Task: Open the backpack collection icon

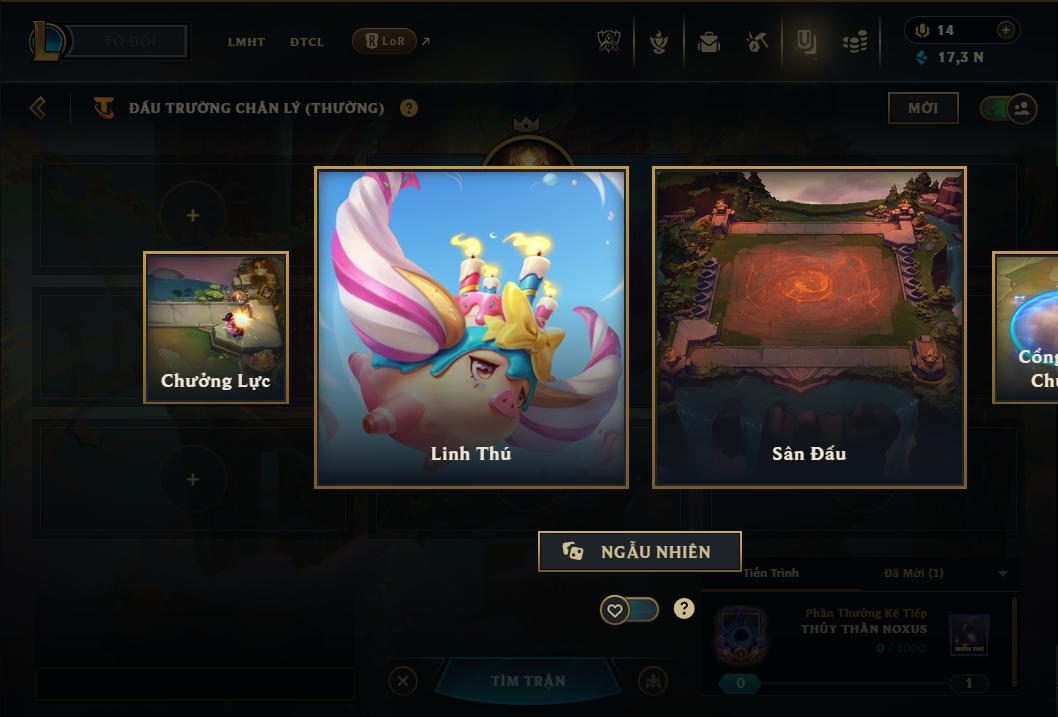Action: pos(709,42)
